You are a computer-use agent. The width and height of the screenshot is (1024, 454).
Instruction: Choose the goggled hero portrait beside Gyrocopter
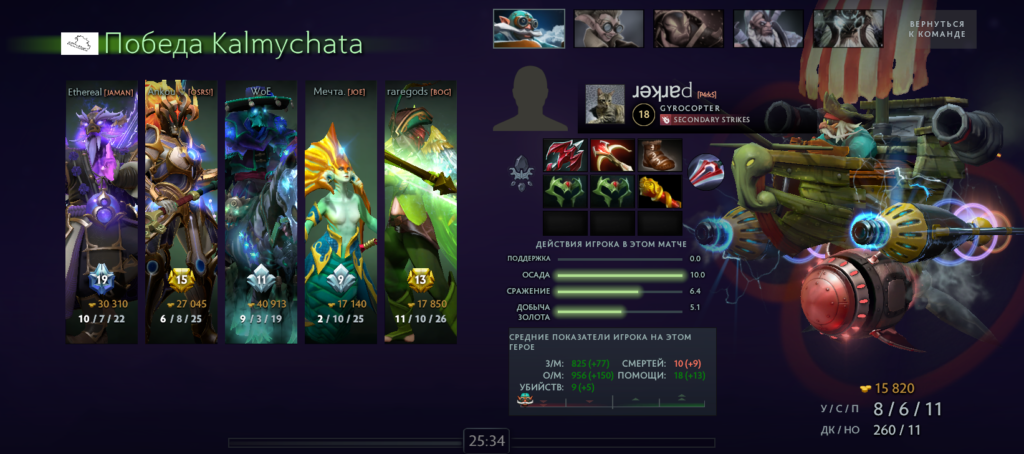tap(608, 29)
